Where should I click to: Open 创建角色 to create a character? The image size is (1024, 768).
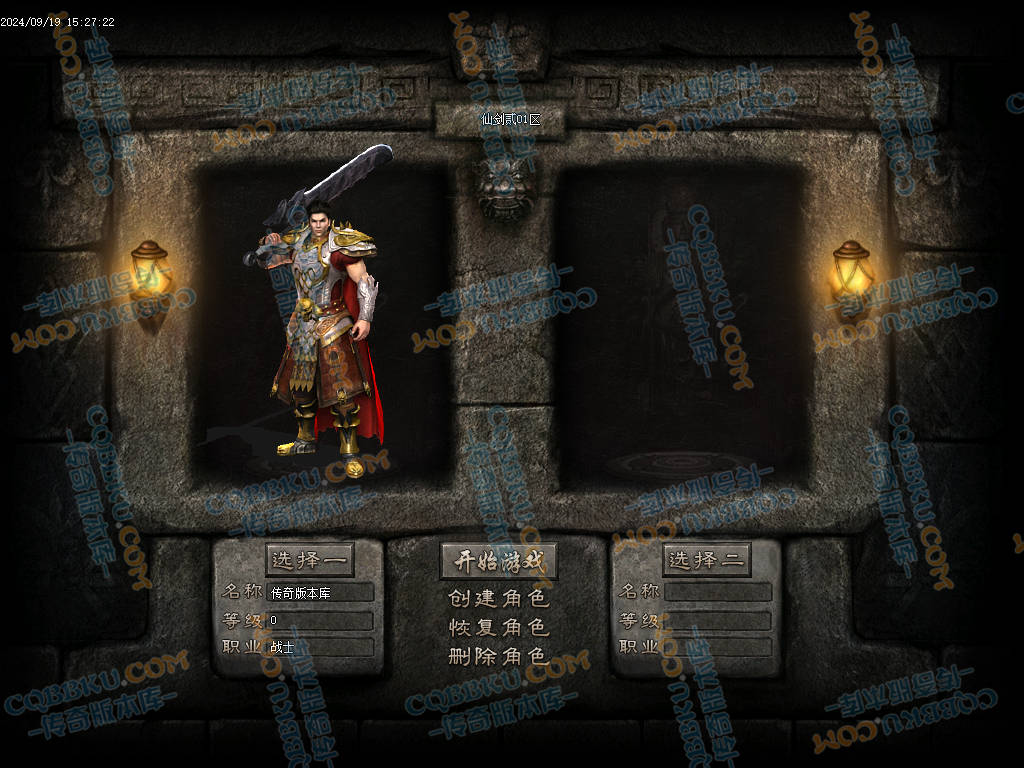pyautogui.click(x=498, y=599)
